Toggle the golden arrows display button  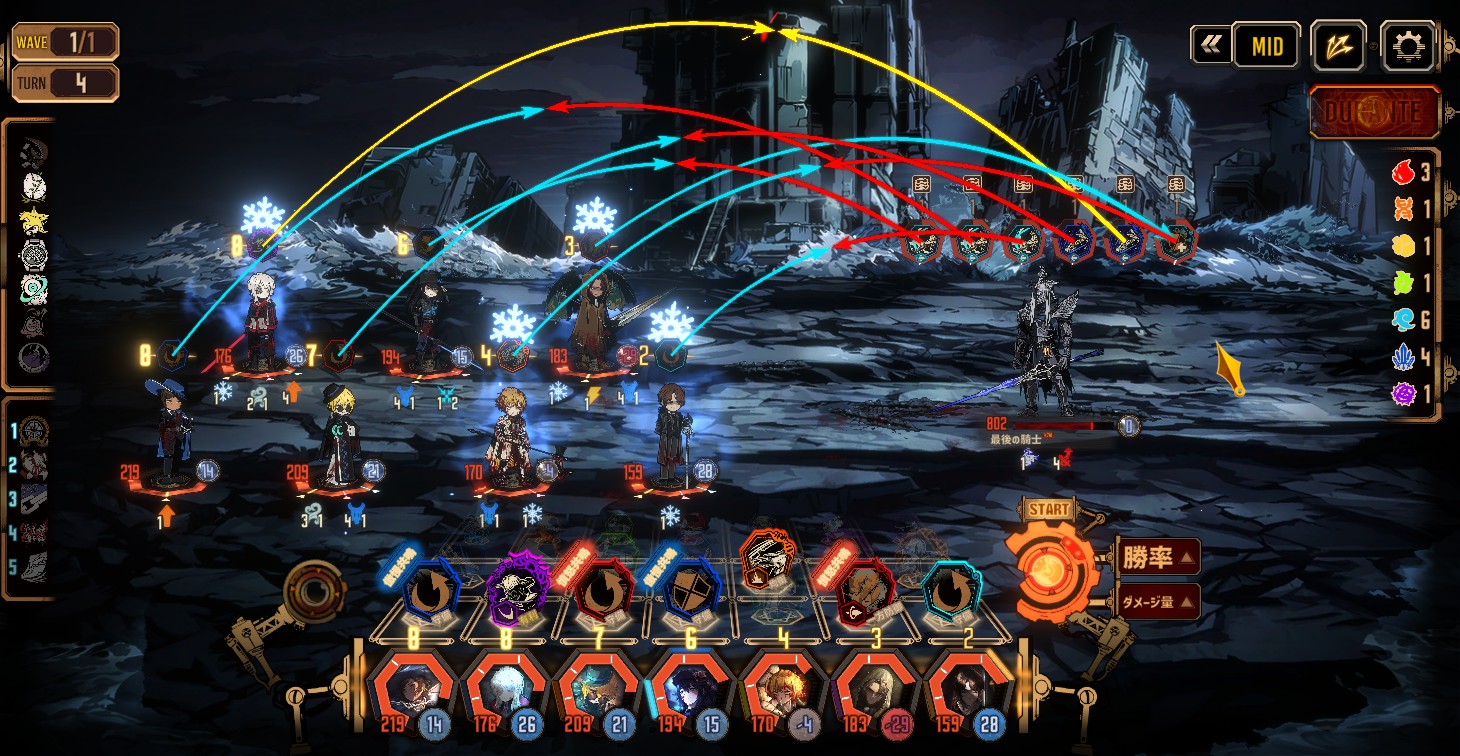[x=1338, y=46]
